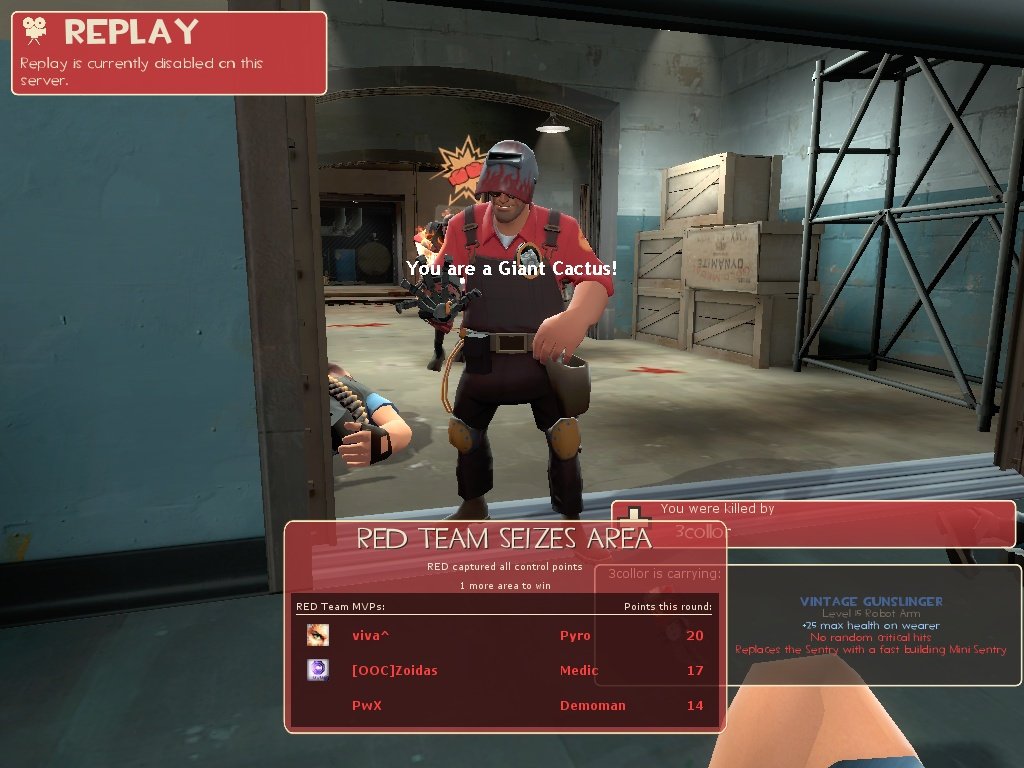Click the Replay film camera icon
This screenshot has width=1024, height=768.
(37, 31)
